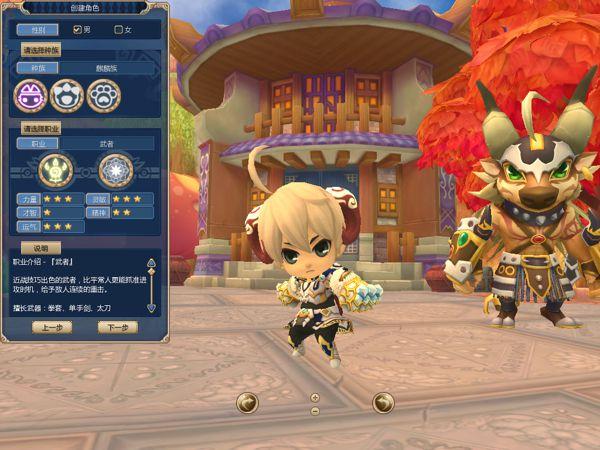The image size is (600, 450).
Task: Proceed with the 下一步 button
Action: coord(117,327)
